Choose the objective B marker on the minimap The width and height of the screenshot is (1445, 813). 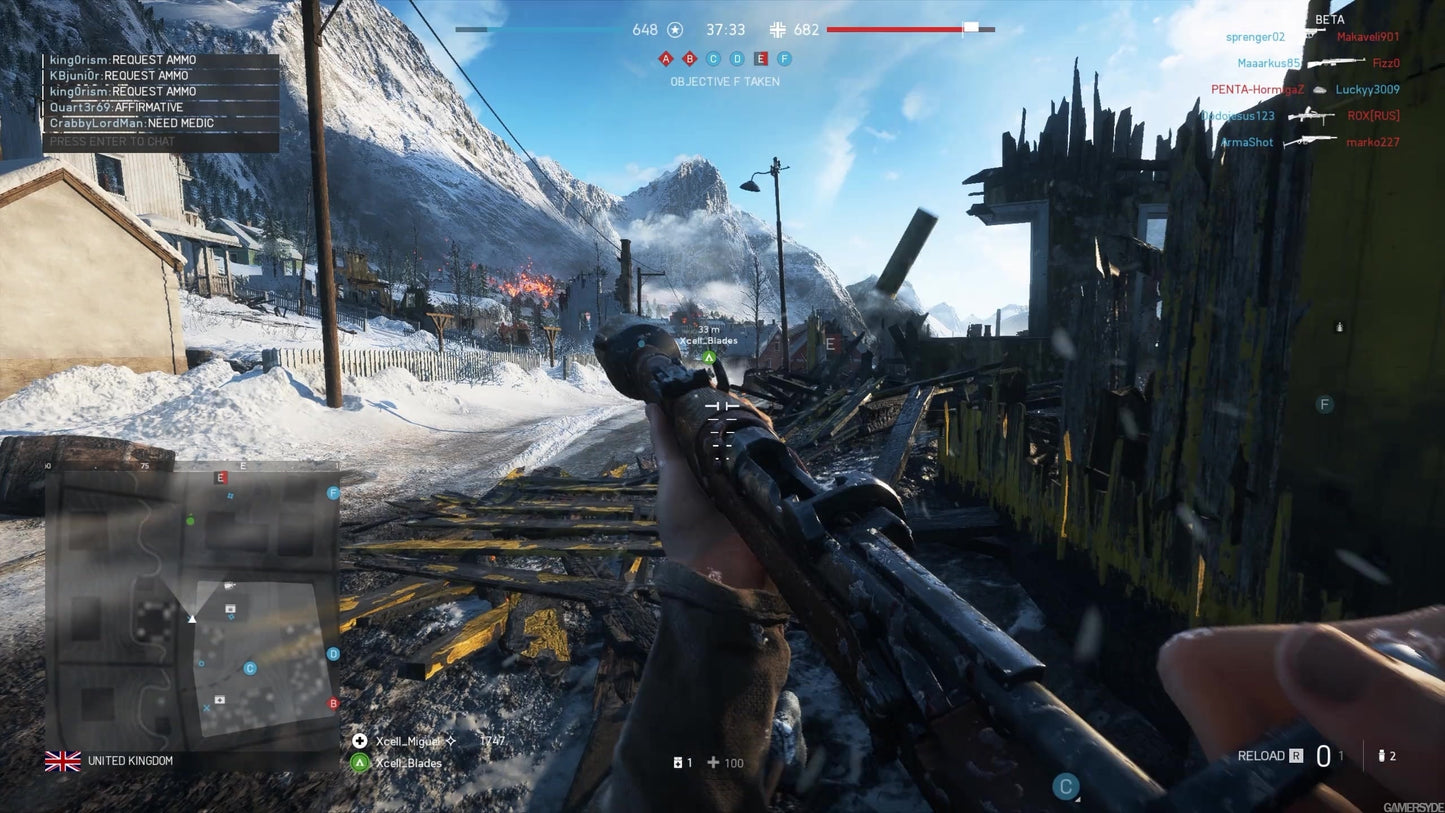334,704
